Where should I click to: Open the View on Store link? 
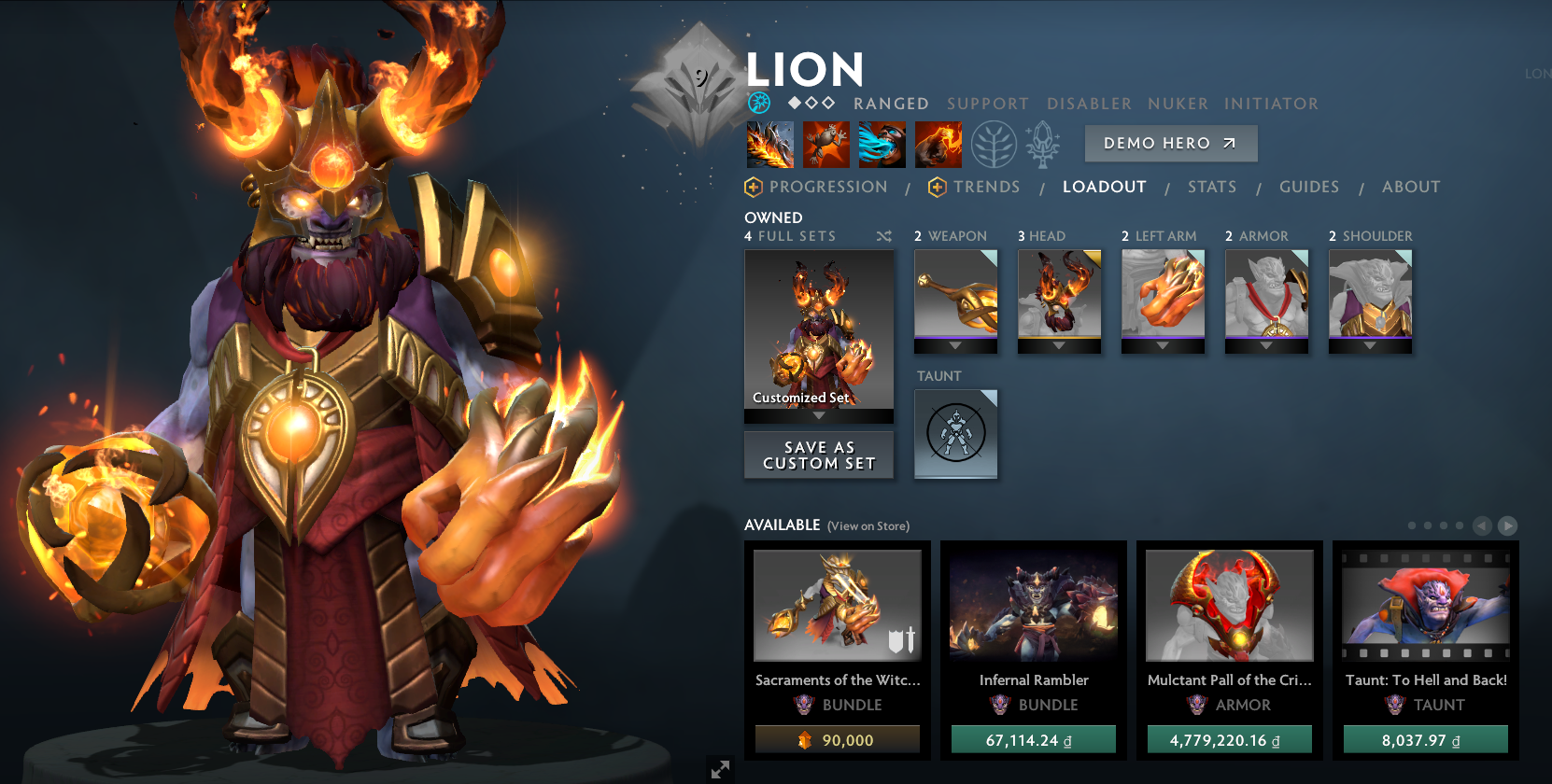coord(868,525)
